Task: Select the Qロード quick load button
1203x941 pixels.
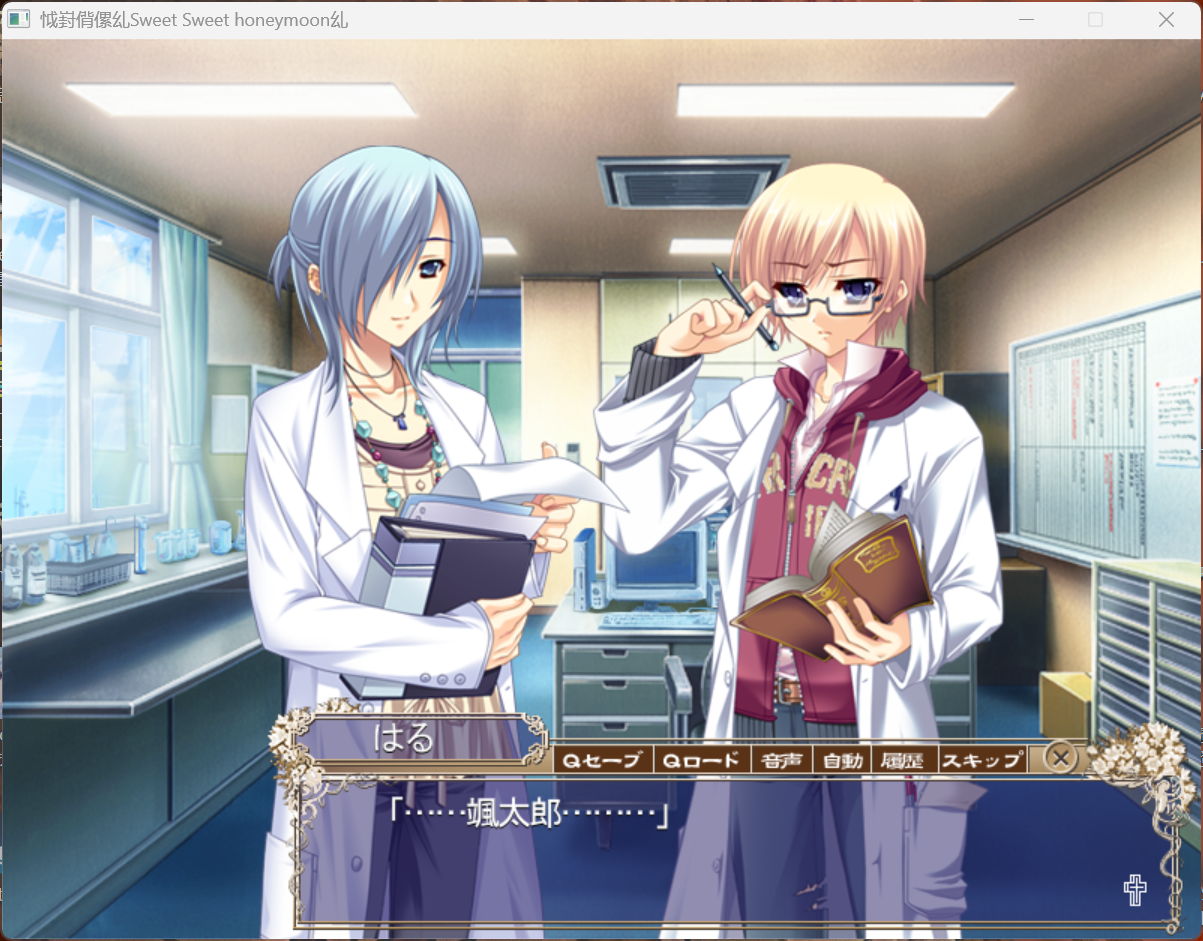Action: click(x=702, y=760)
